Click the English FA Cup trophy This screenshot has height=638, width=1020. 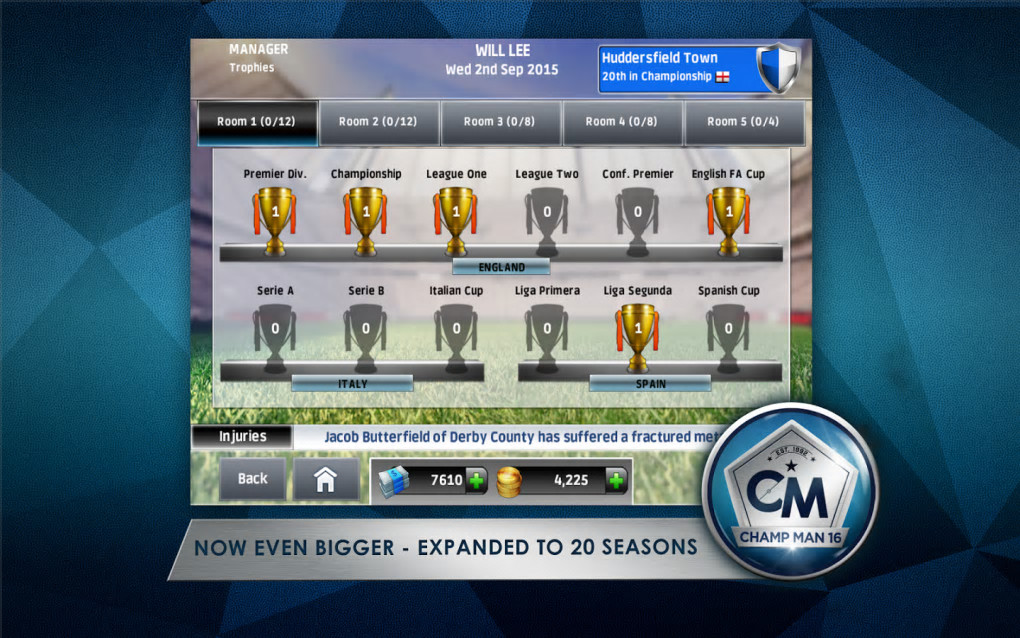tap(727, 216)
